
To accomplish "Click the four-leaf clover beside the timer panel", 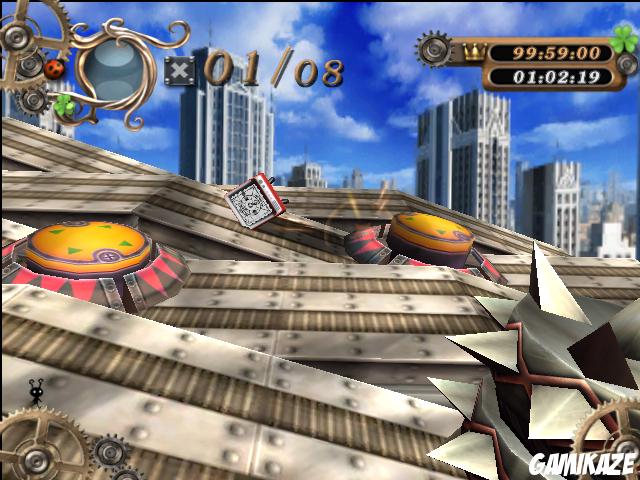I will 625,43.
